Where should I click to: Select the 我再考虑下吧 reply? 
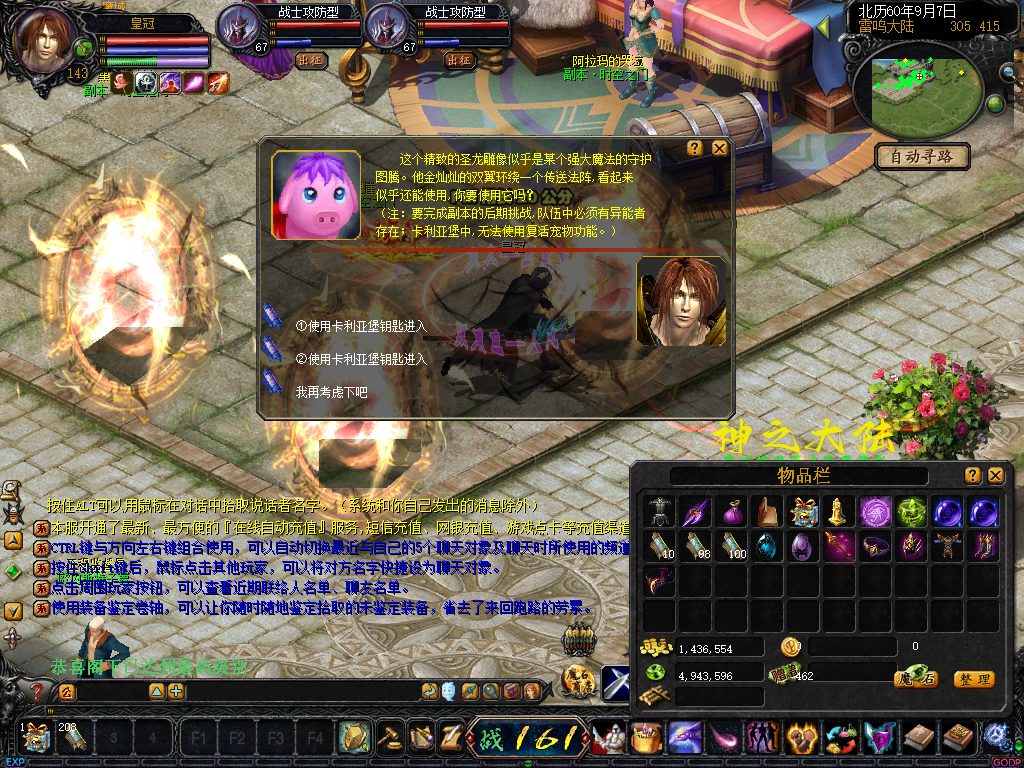331,393
